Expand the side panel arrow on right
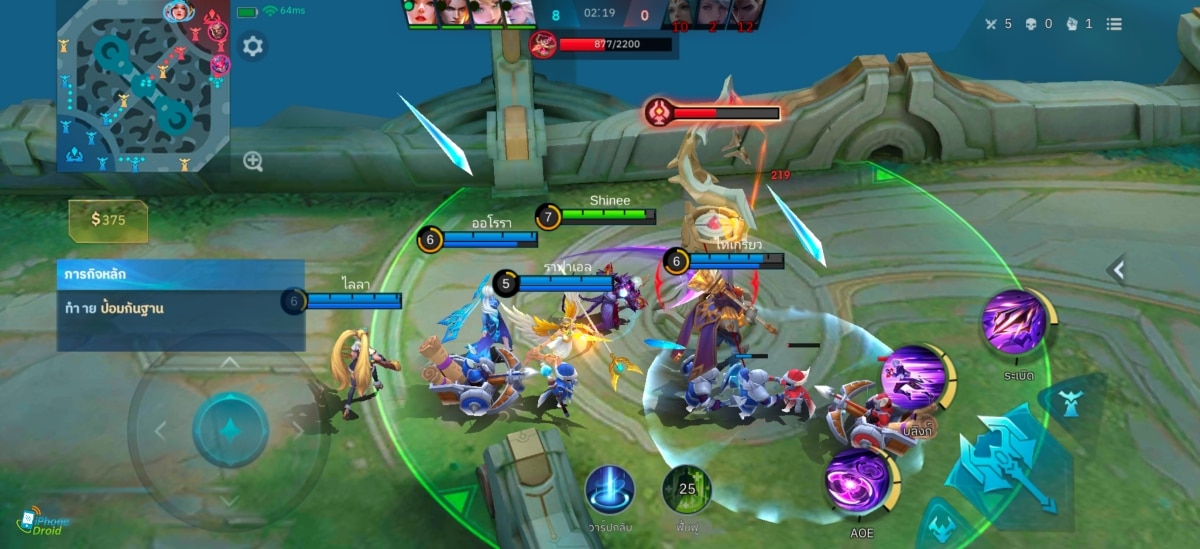 click(1118, 269)
